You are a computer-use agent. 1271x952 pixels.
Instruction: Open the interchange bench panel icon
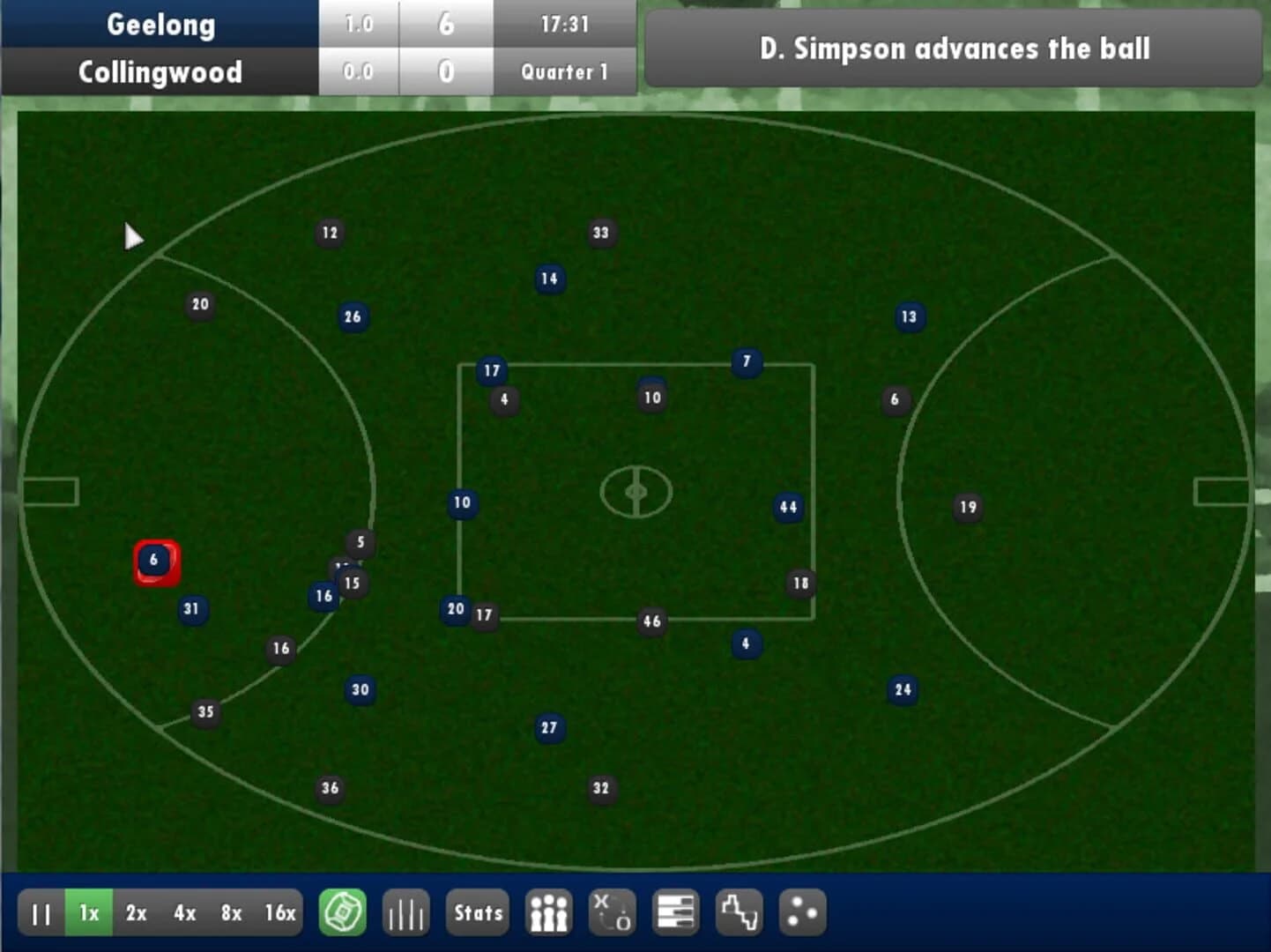(675, 912)
